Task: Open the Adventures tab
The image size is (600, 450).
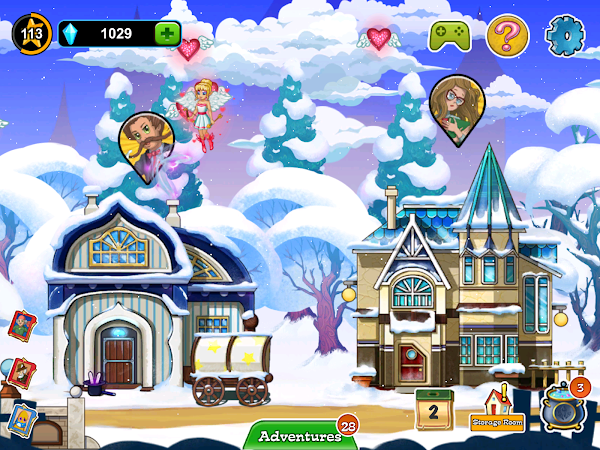Action: click(300, 436)
